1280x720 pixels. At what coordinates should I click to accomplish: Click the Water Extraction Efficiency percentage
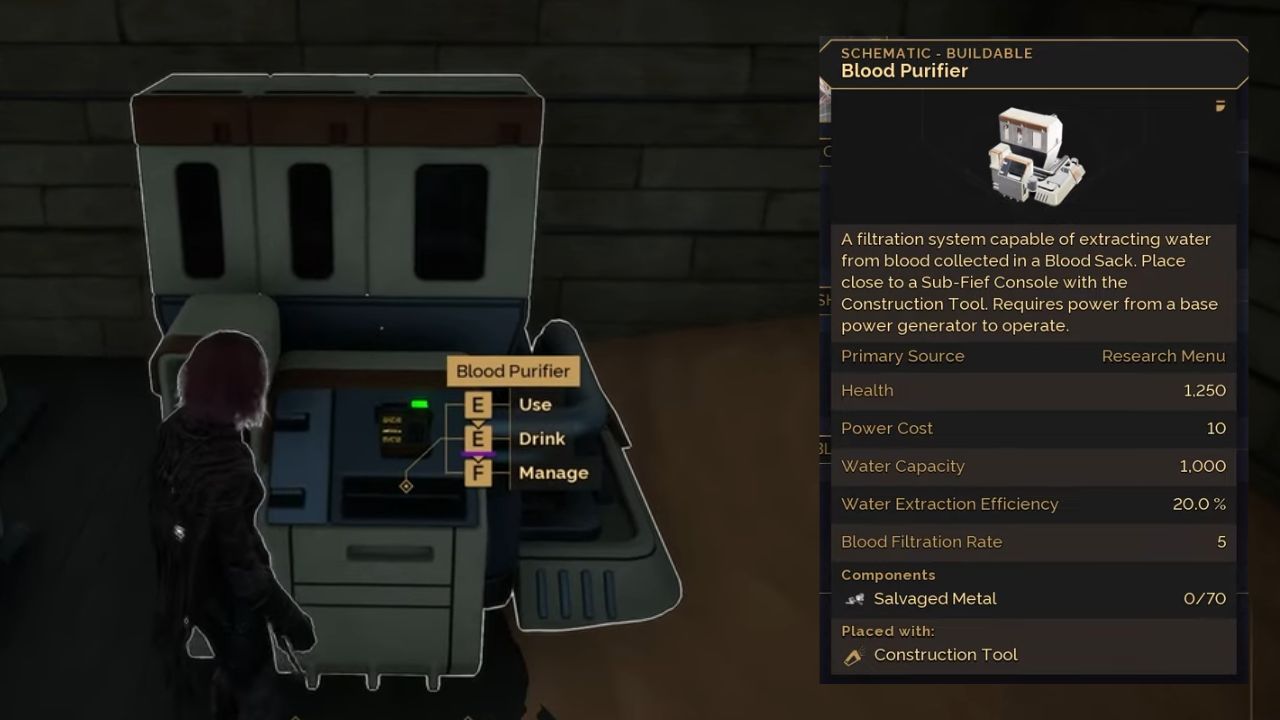click(1198, 503)
